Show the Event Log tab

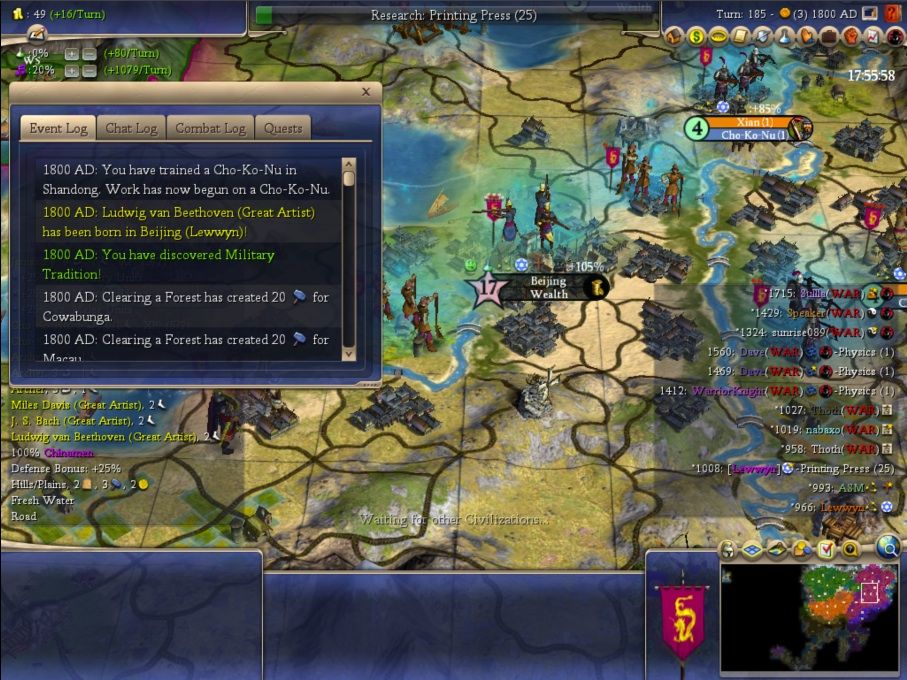pos(58,128)
